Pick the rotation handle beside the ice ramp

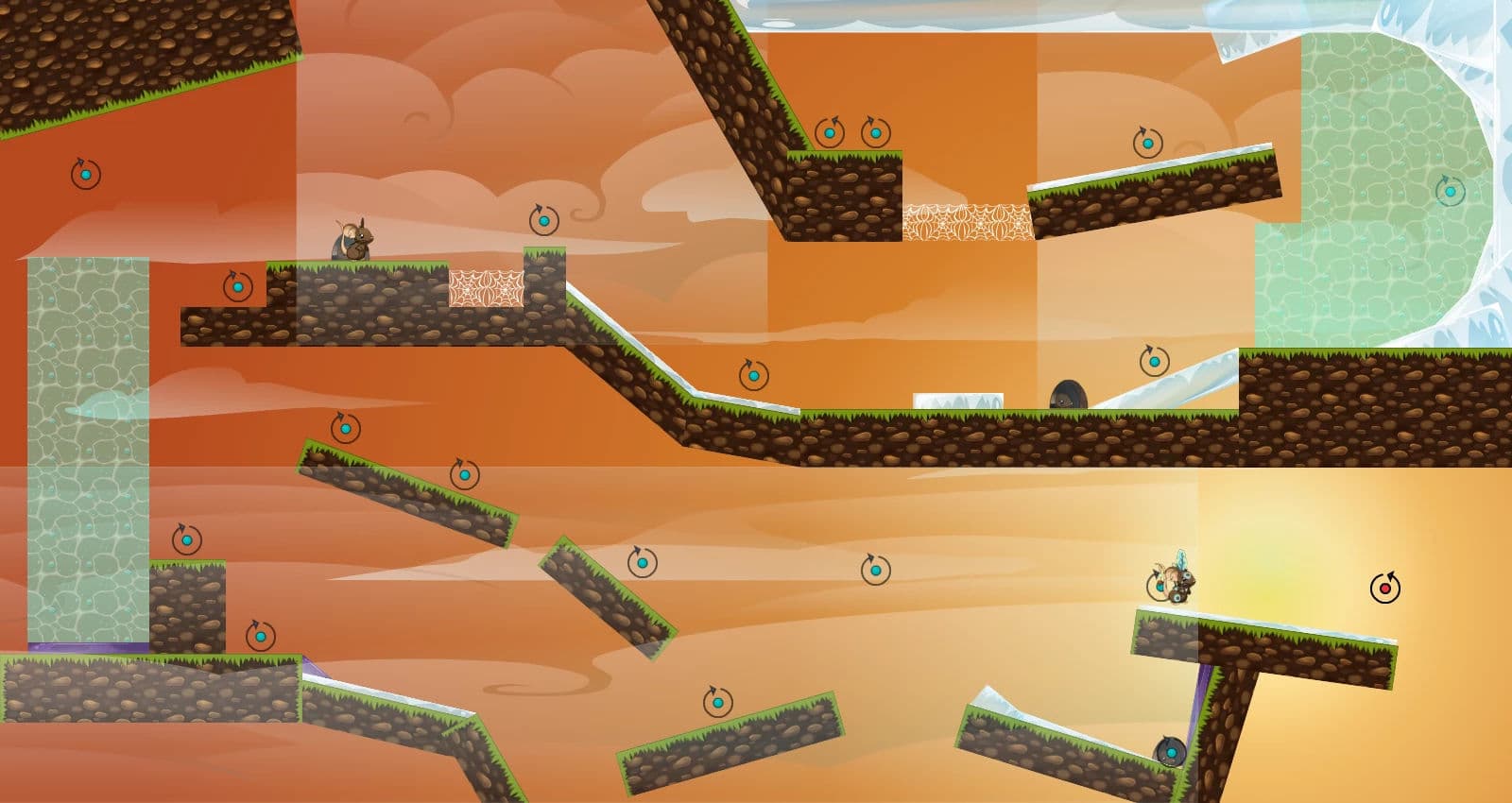(x=1154, y=361)
